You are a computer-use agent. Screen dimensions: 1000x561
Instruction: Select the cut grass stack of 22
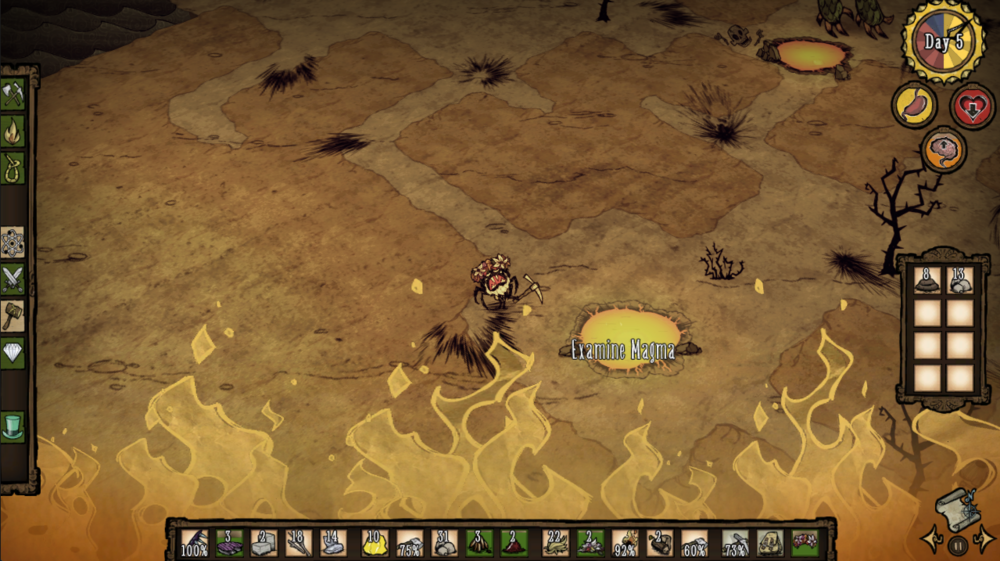point(556,543)
